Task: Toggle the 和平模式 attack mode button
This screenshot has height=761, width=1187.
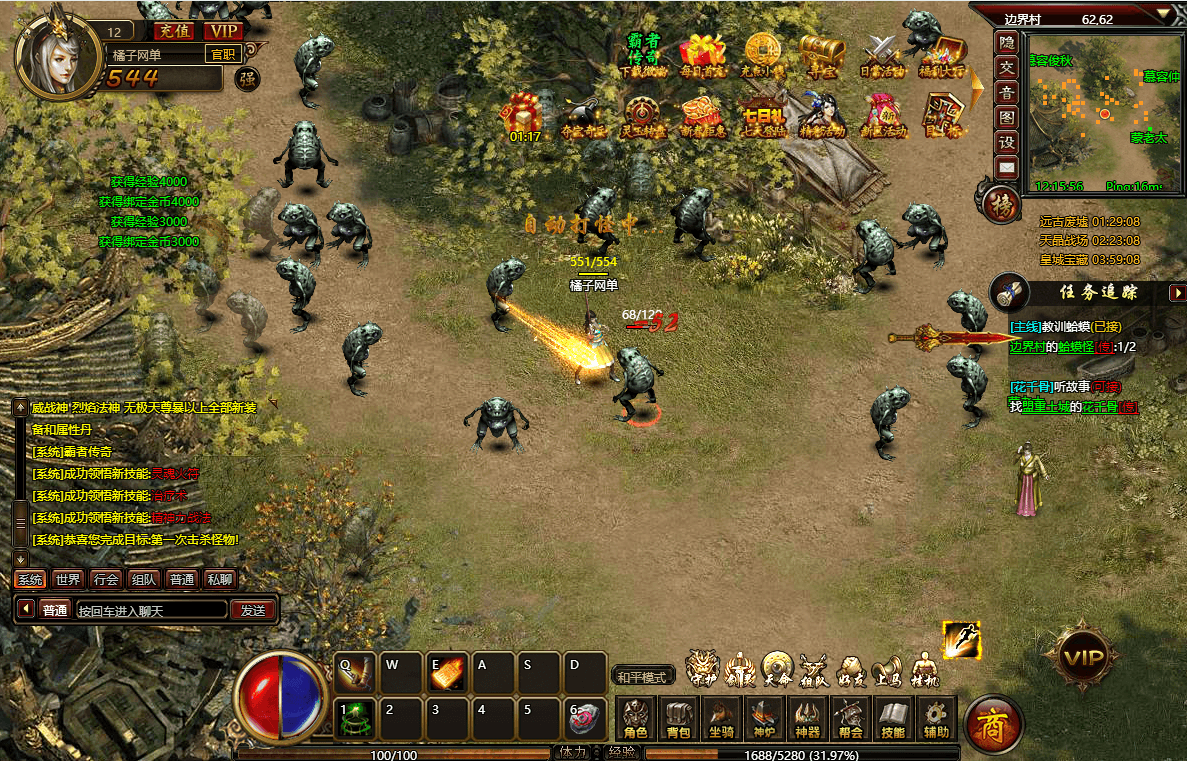Action: [641, 677]
